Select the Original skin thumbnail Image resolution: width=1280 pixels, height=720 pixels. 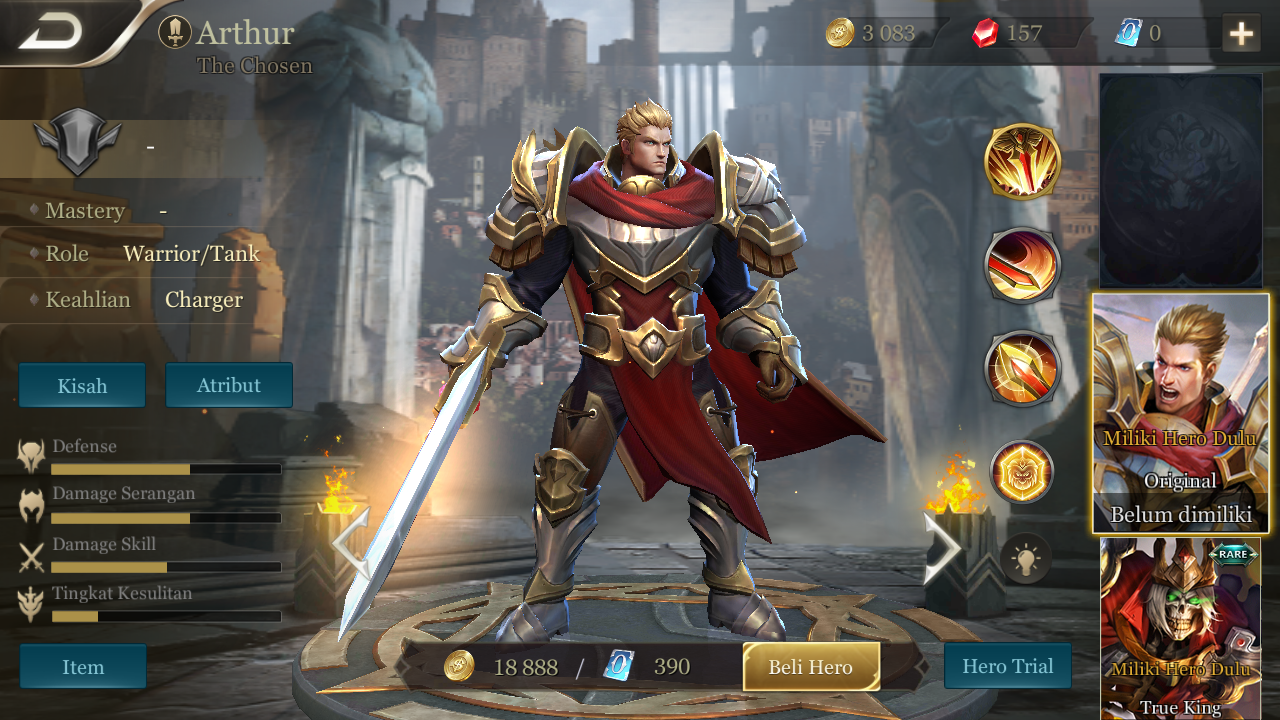1180,412
